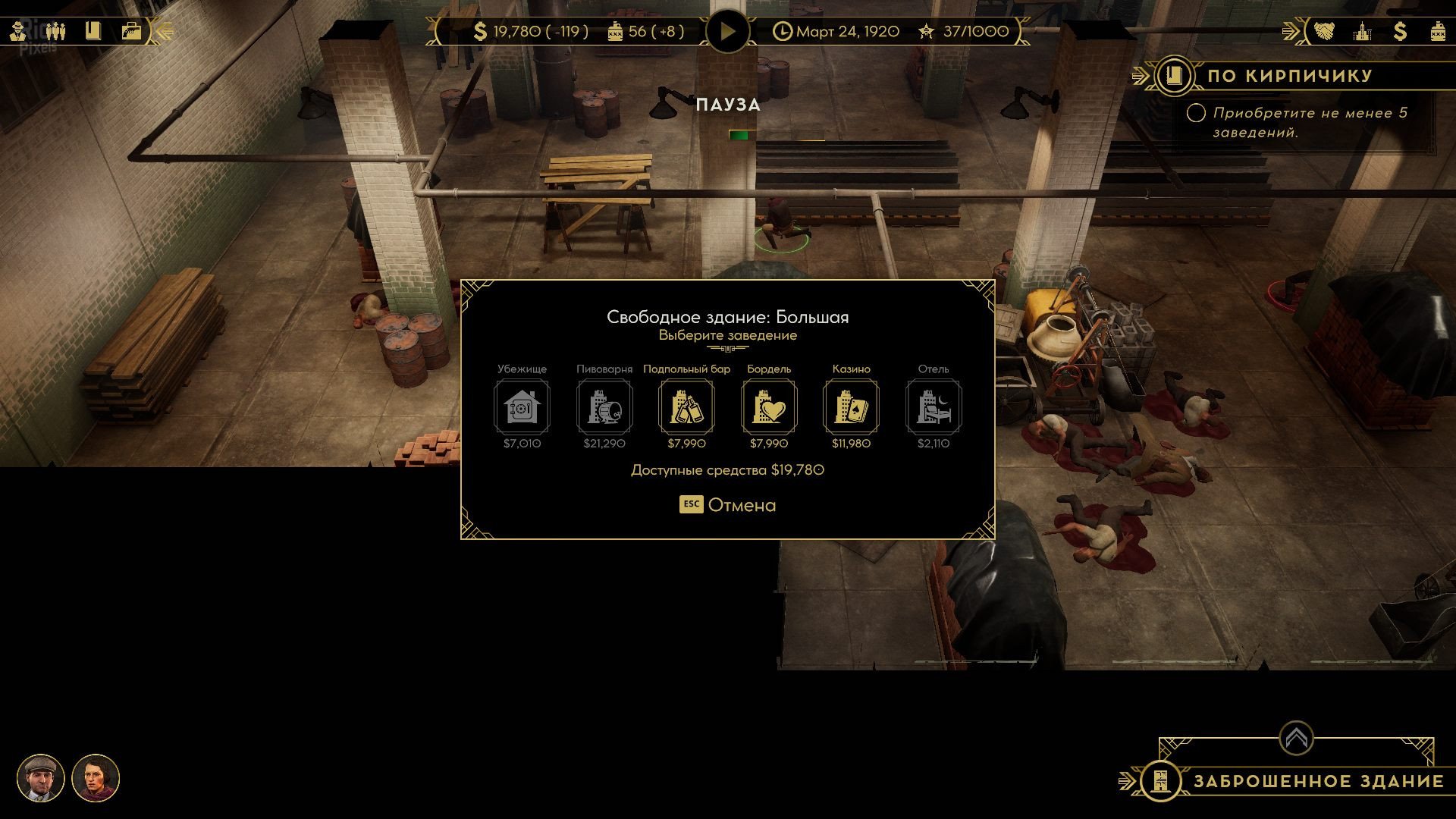The height and width of the screenshot is (819, 1456).
Task: Select the Пивоварня brewery icon
Action: point(604,407)
